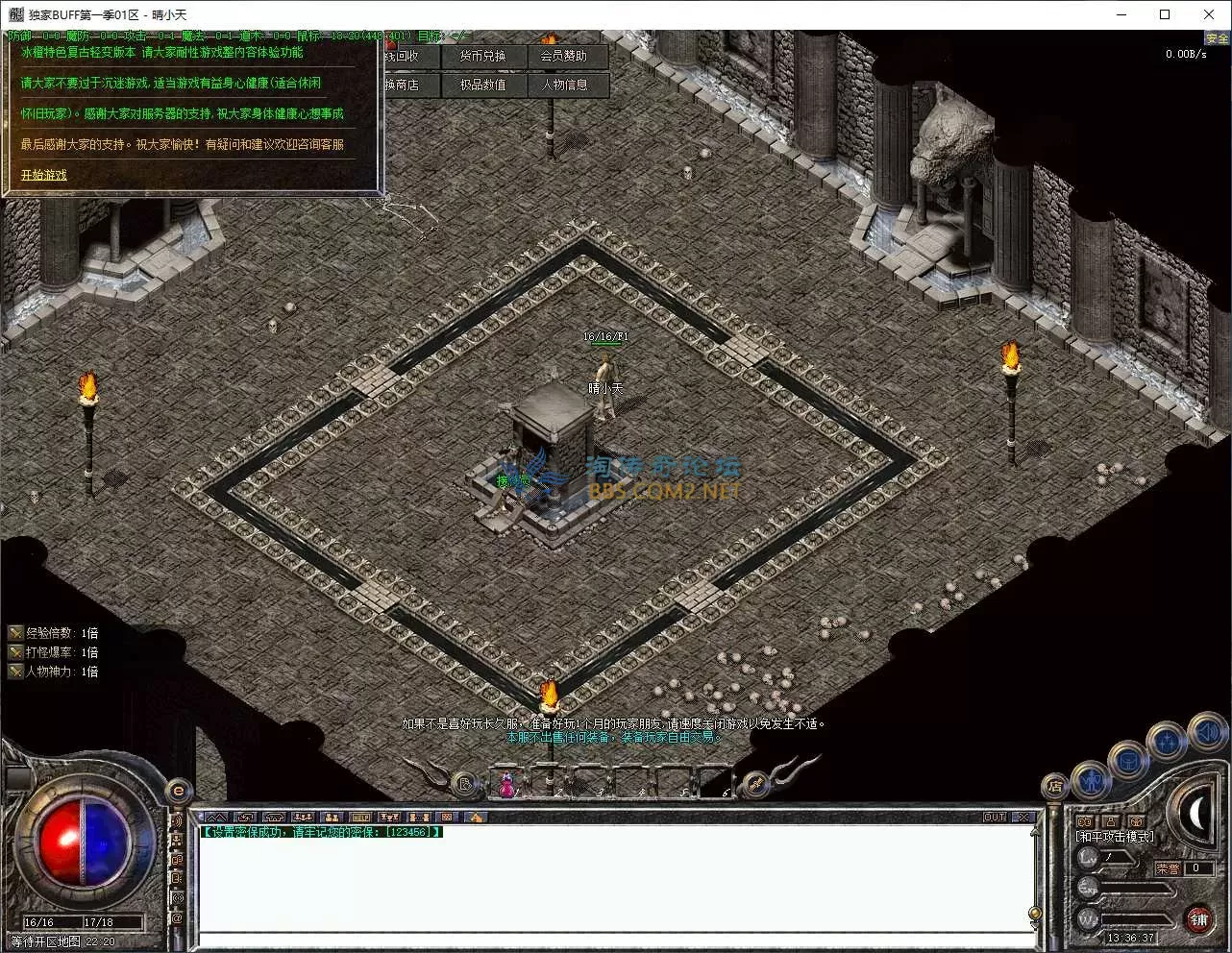Switch the 和平攻击模式 attack mode
This screenshot has height=953, width=1232.
1115,837
